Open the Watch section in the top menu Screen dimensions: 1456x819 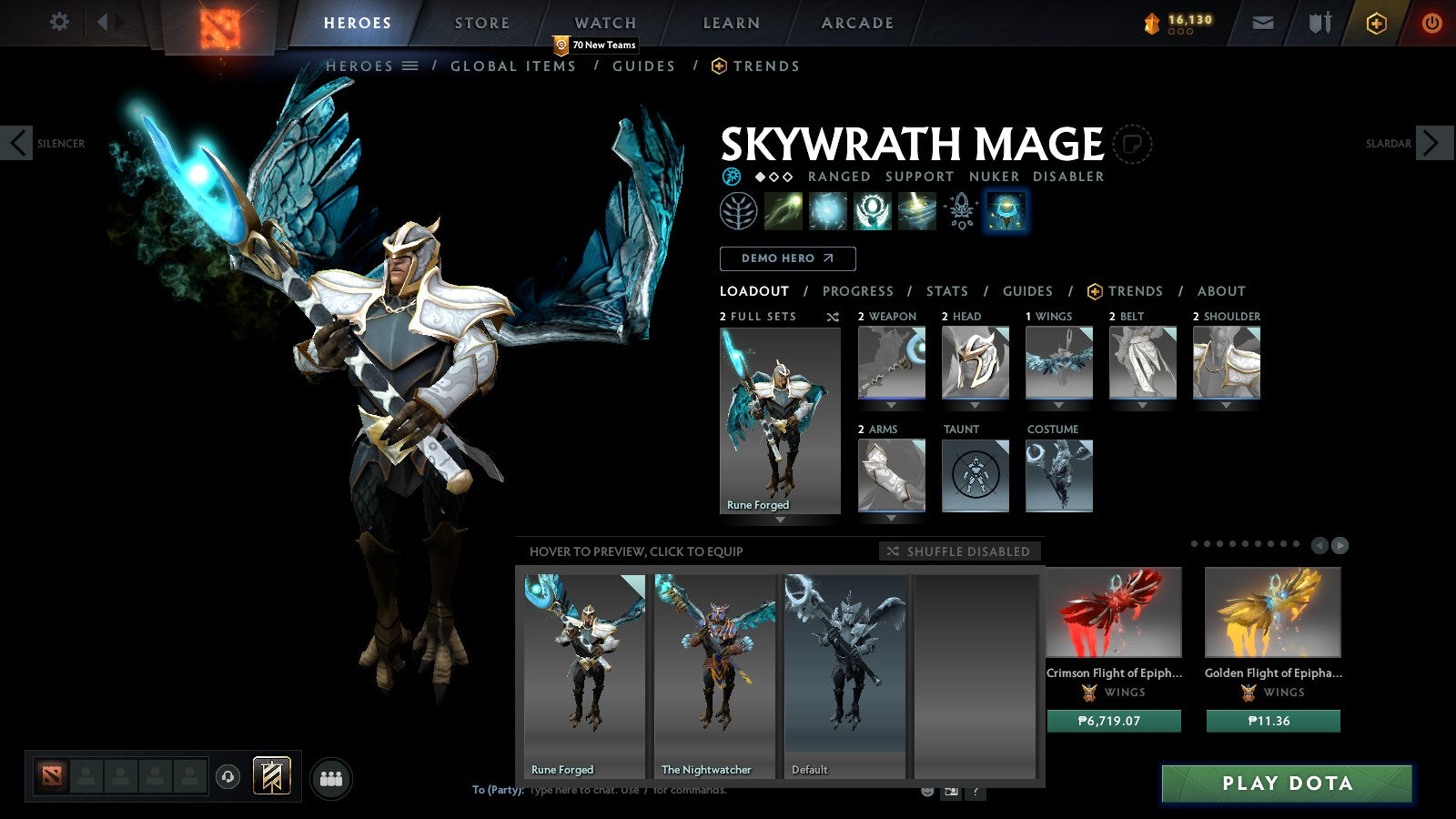pyautogui.click(x=603, y=23)
